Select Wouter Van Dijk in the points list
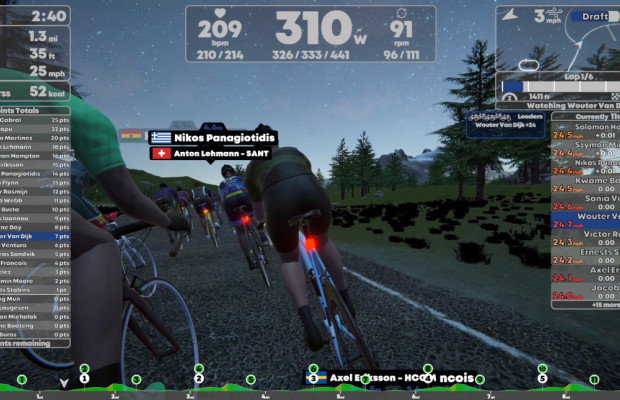The width and height of the screenshot is (620, 400). tap(35, 237)
